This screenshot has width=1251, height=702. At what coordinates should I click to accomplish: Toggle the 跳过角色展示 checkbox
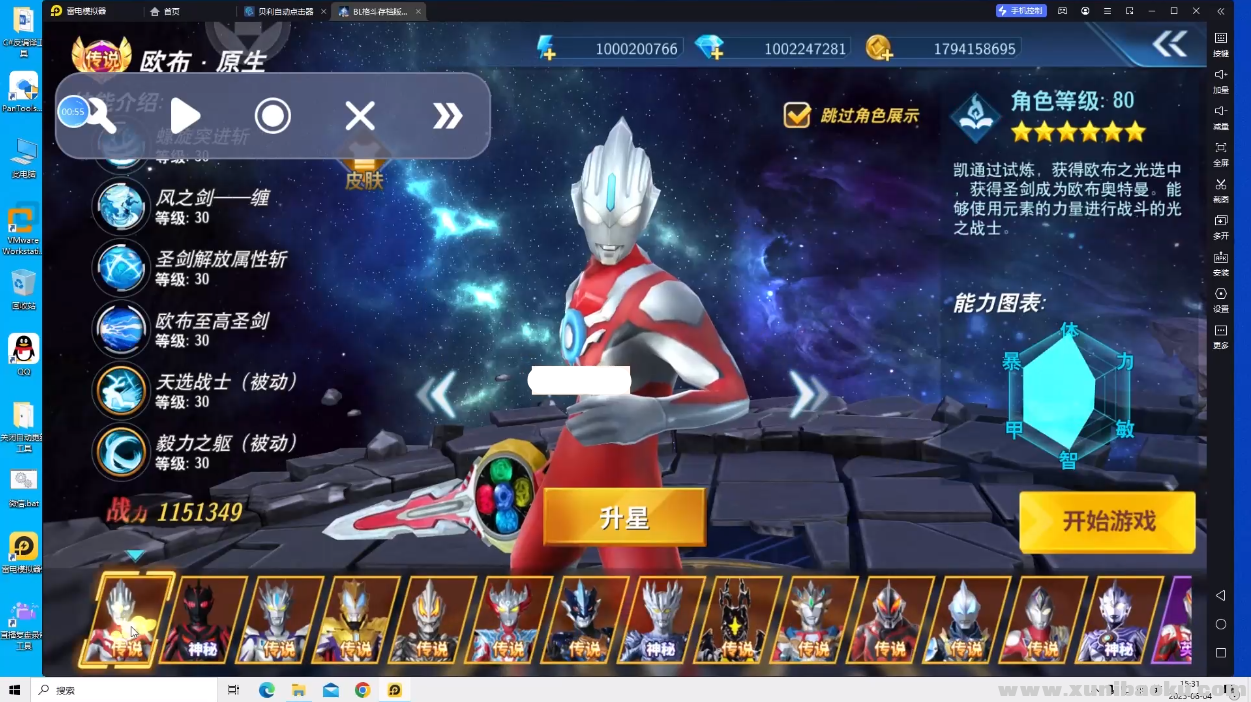click(797, 115)
